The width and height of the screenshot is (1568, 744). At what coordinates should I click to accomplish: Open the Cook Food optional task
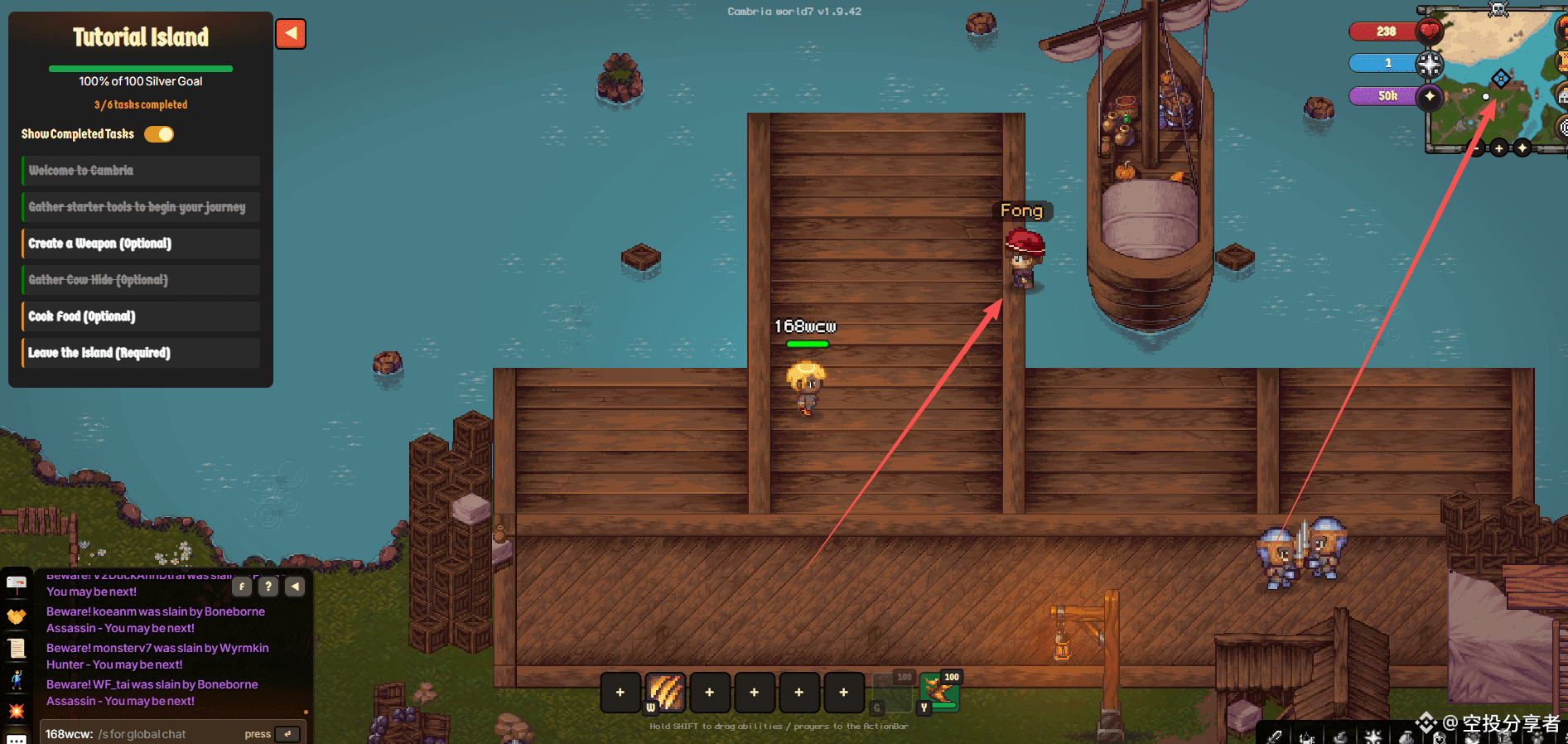pyautogui.click(x=141, y=316)
